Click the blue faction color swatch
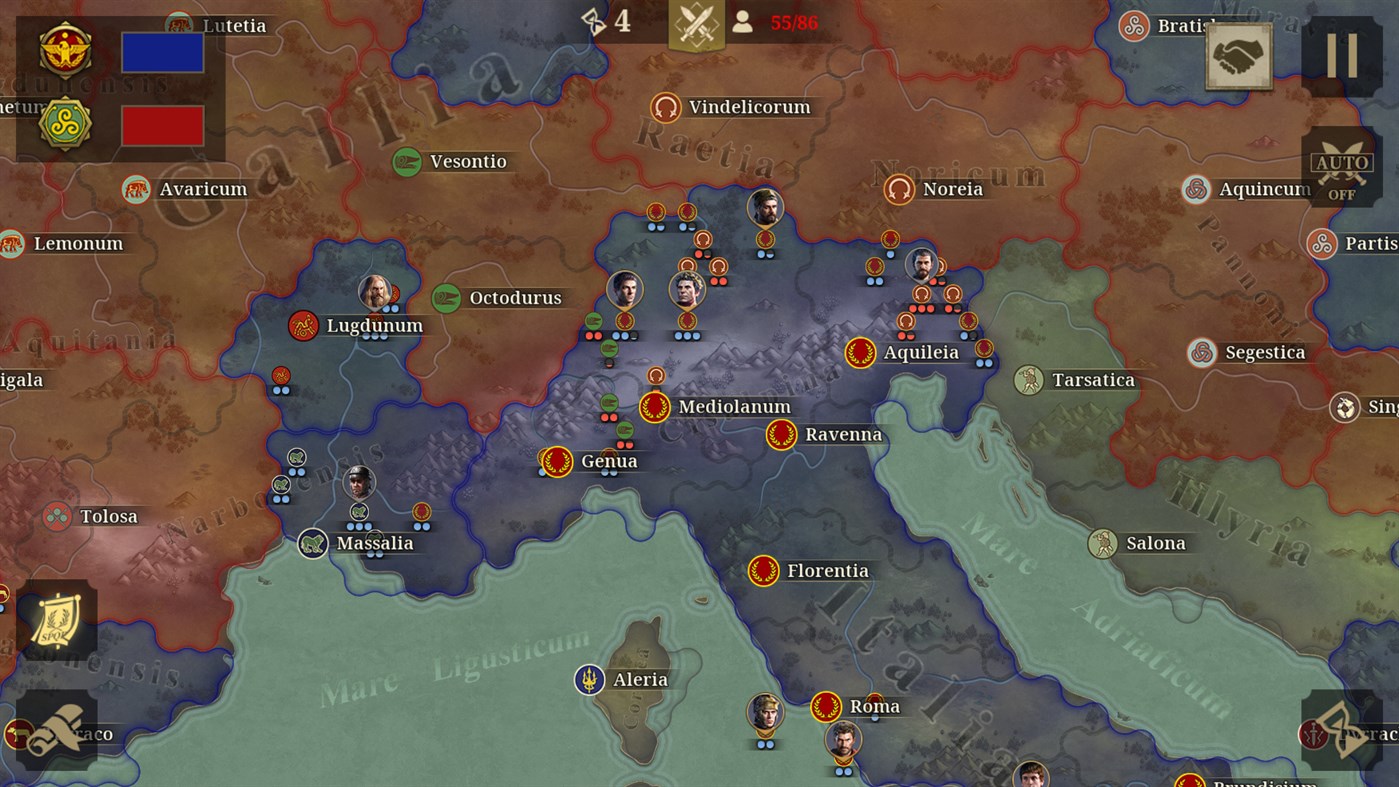The height and width of the screenshot is (787, 1399). pos(162,52)
